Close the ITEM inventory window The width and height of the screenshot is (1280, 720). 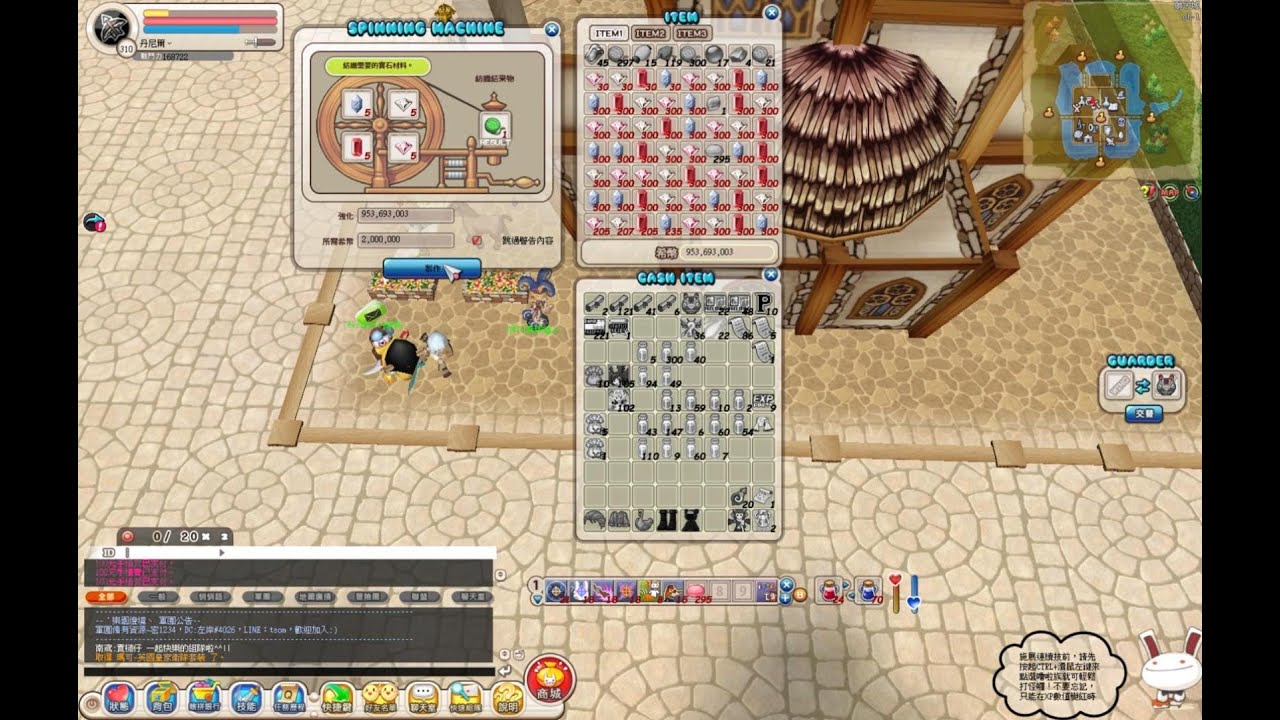(771, 13)
